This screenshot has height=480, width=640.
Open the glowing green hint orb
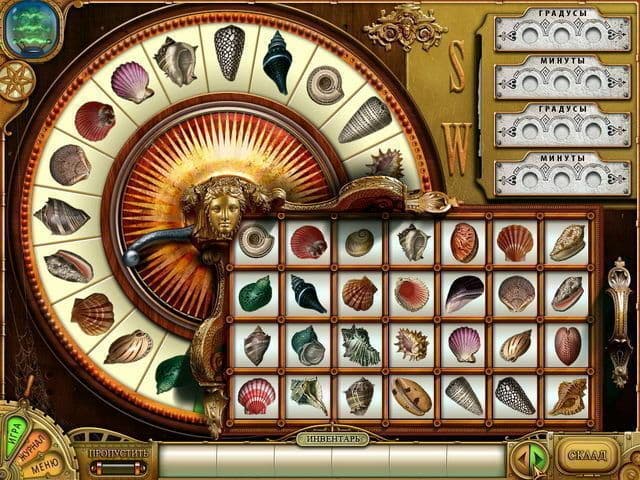pyautogui.click(x=30, y=30)
